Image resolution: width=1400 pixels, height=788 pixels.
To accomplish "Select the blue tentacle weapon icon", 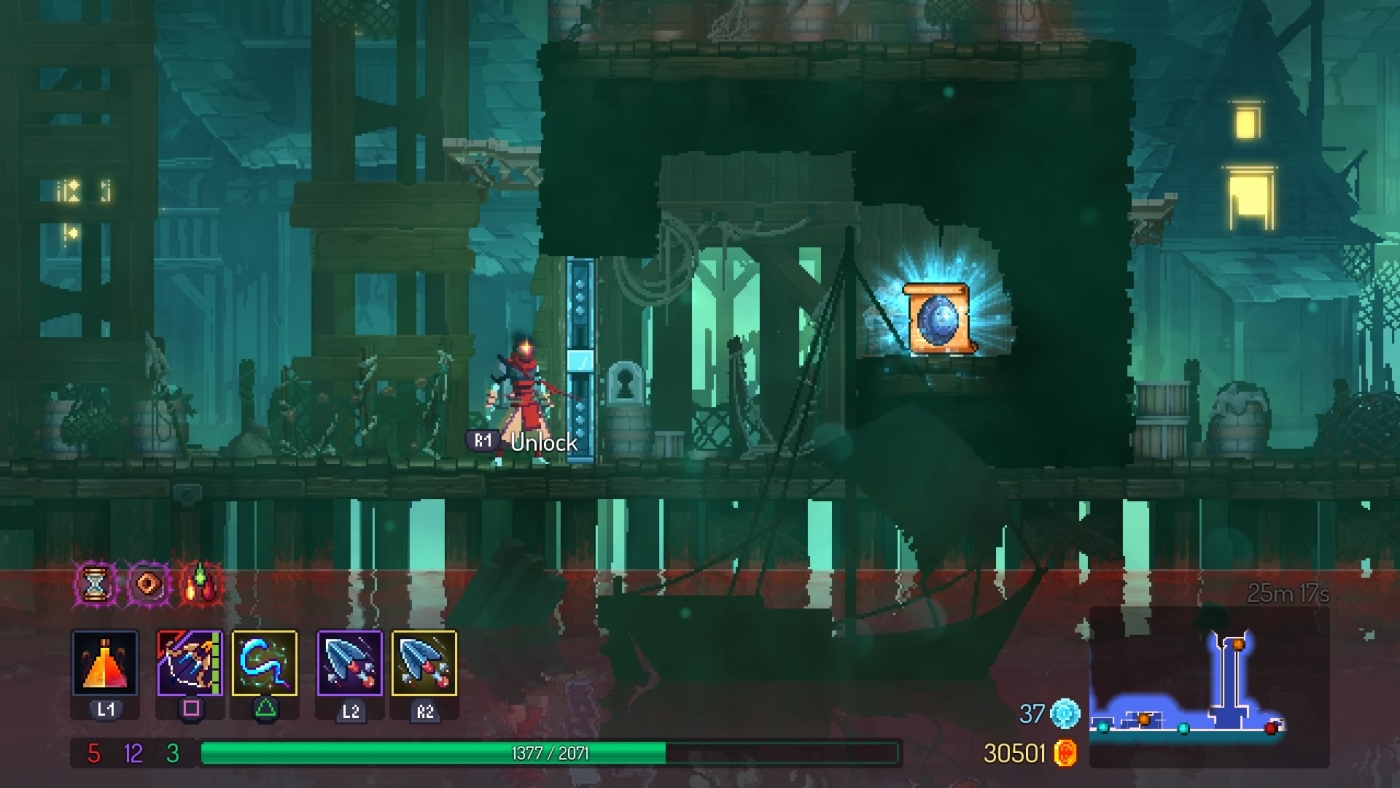I will [x=265, y=665].
